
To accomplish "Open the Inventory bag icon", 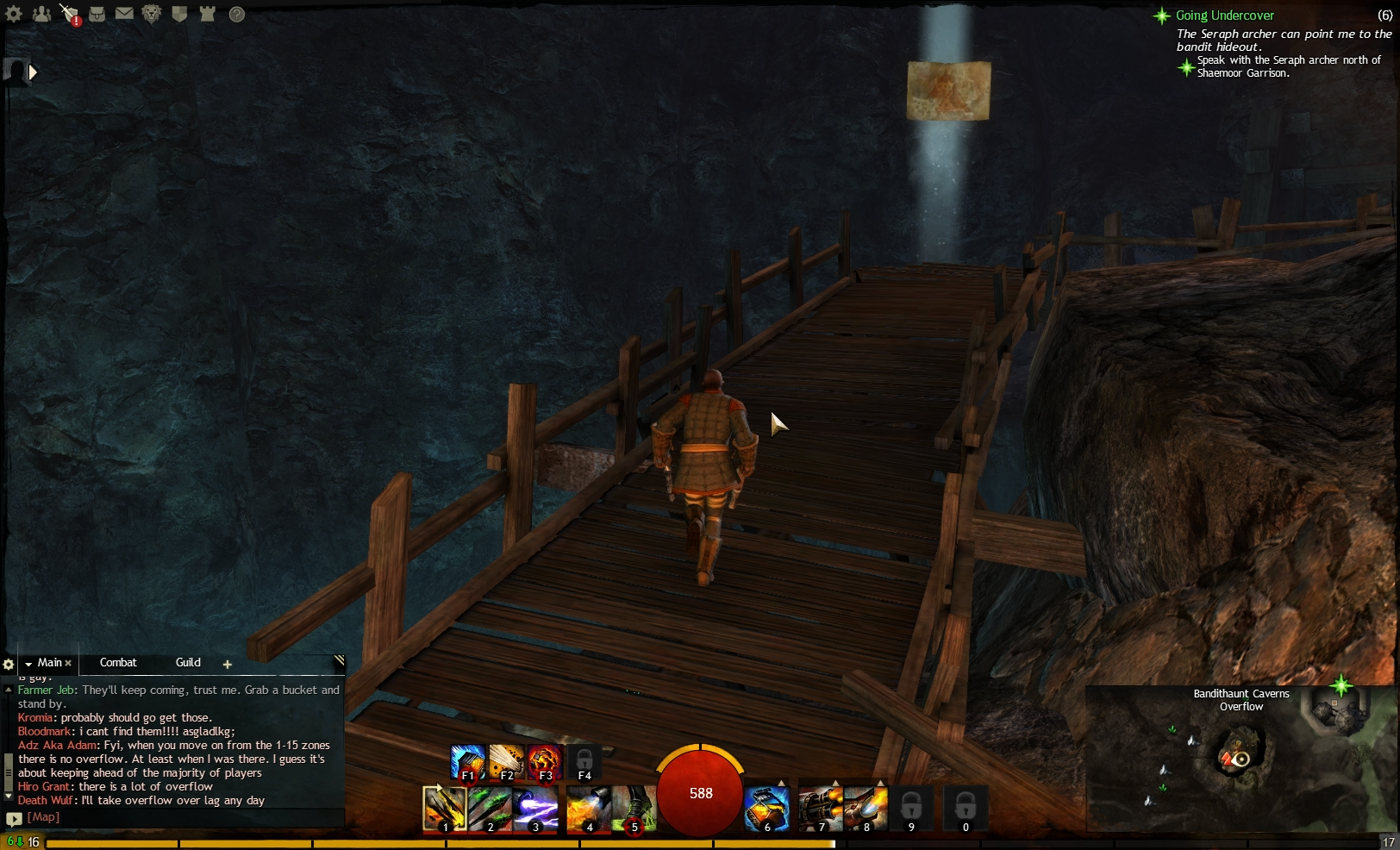I will 97,15.
